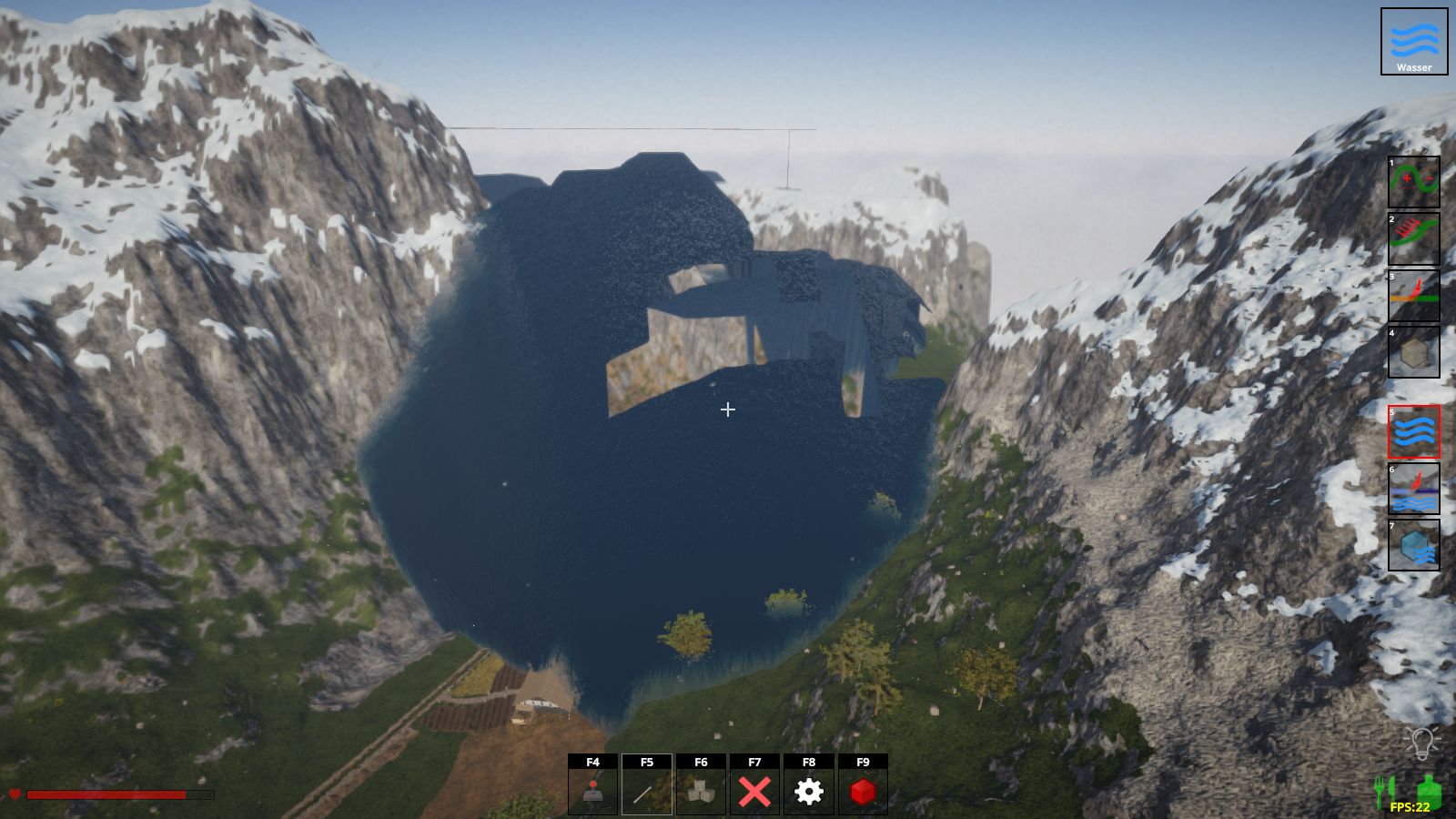The height and width of the screenshot is (819, 1456).
Task: Open the joystick tool in the F4 slot
Action: (592, 791)
